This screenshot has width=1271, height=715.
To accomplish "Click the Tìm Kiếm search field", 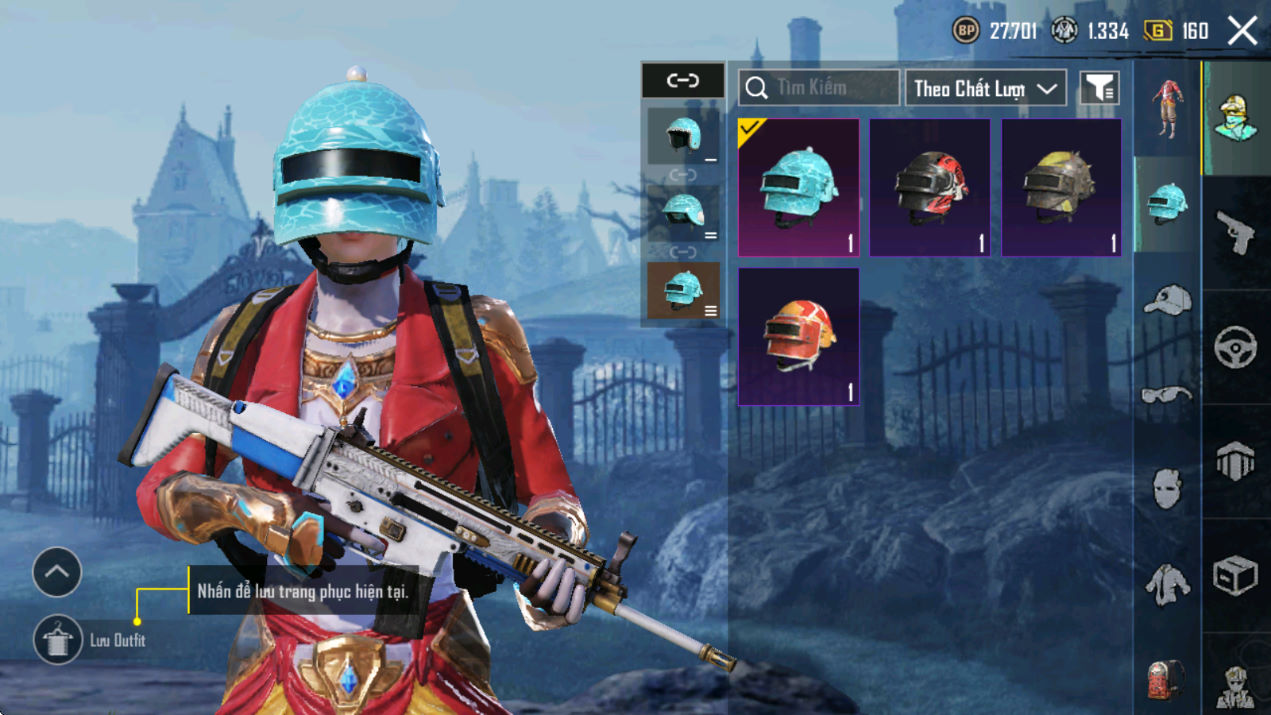I will 819,88.
